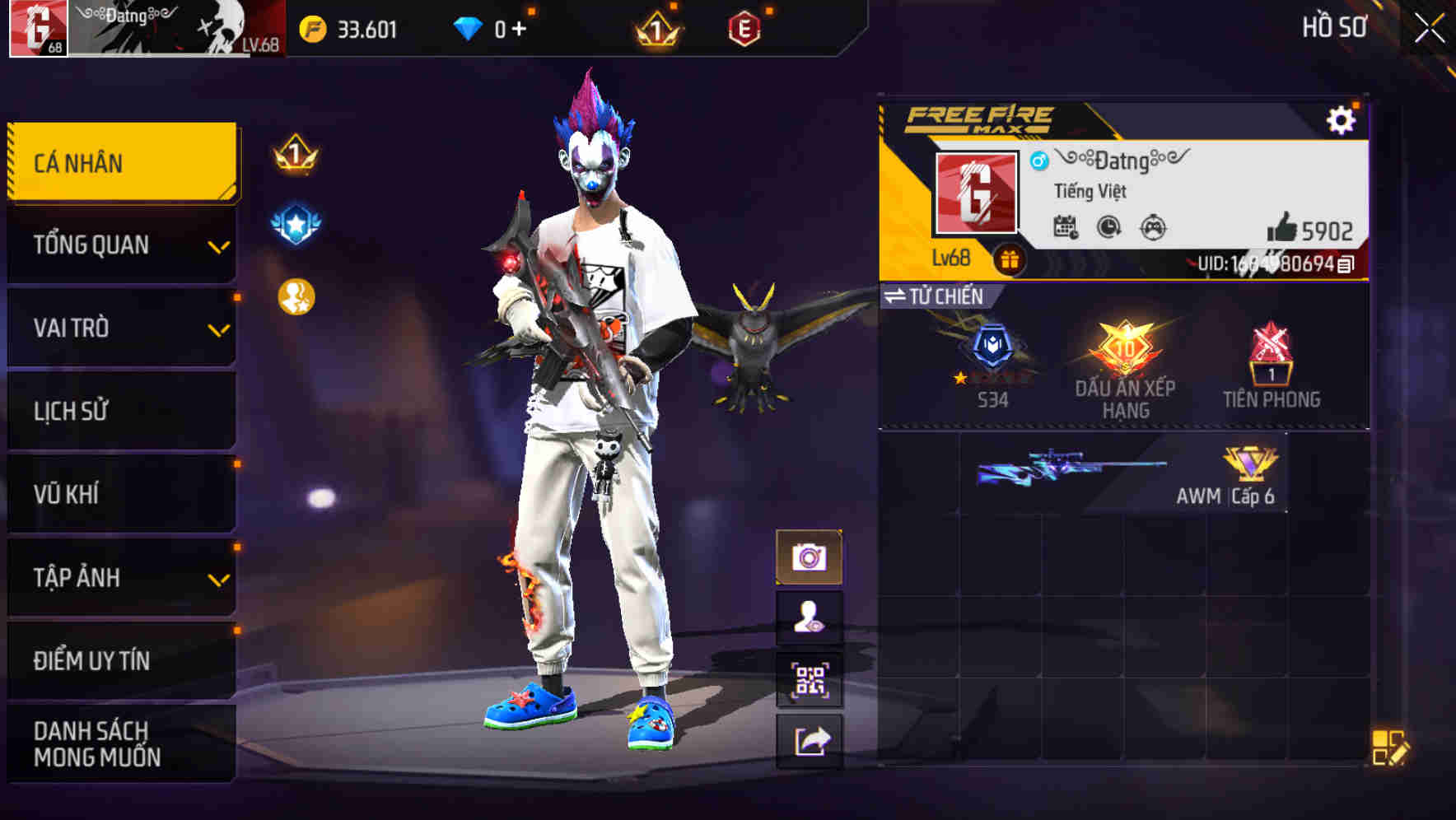This screenshot has width=1456, height=820.
Task: Expand the TẬP ẢNH section
Action: pyautogui.click(x=120, y=578)
